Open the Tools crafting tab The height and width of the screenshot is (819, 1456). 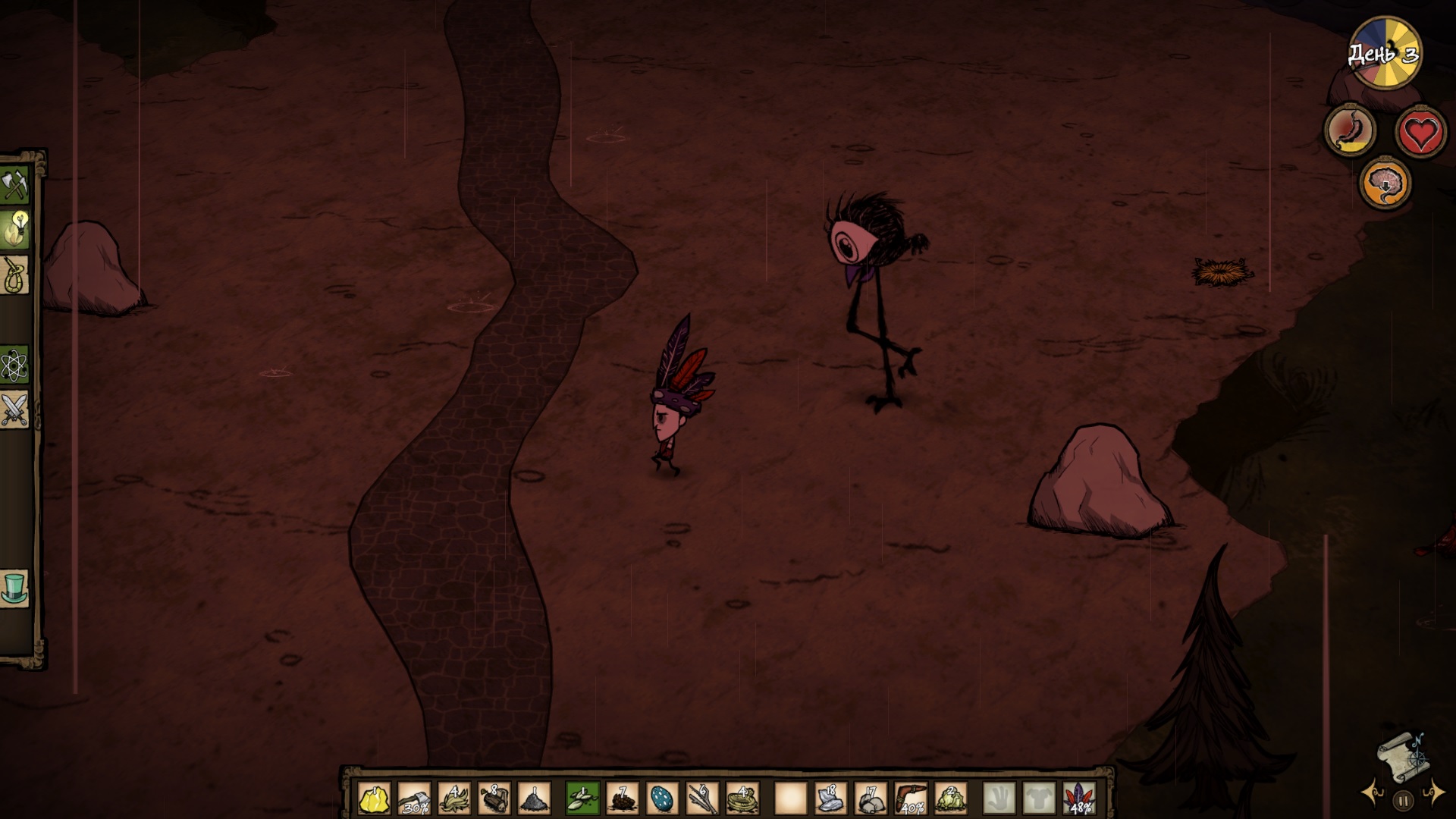[x=15, y=184]
